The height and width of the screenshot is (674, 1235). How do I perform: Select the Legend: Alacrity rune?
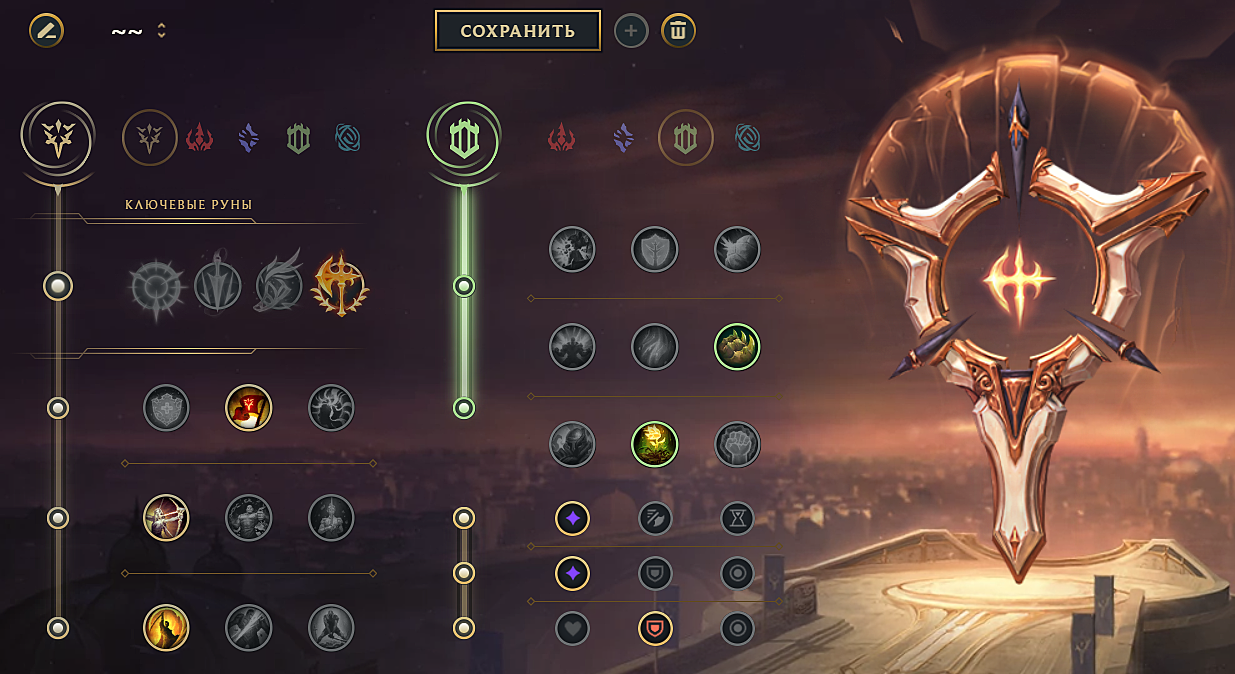[x=166, y=517]
